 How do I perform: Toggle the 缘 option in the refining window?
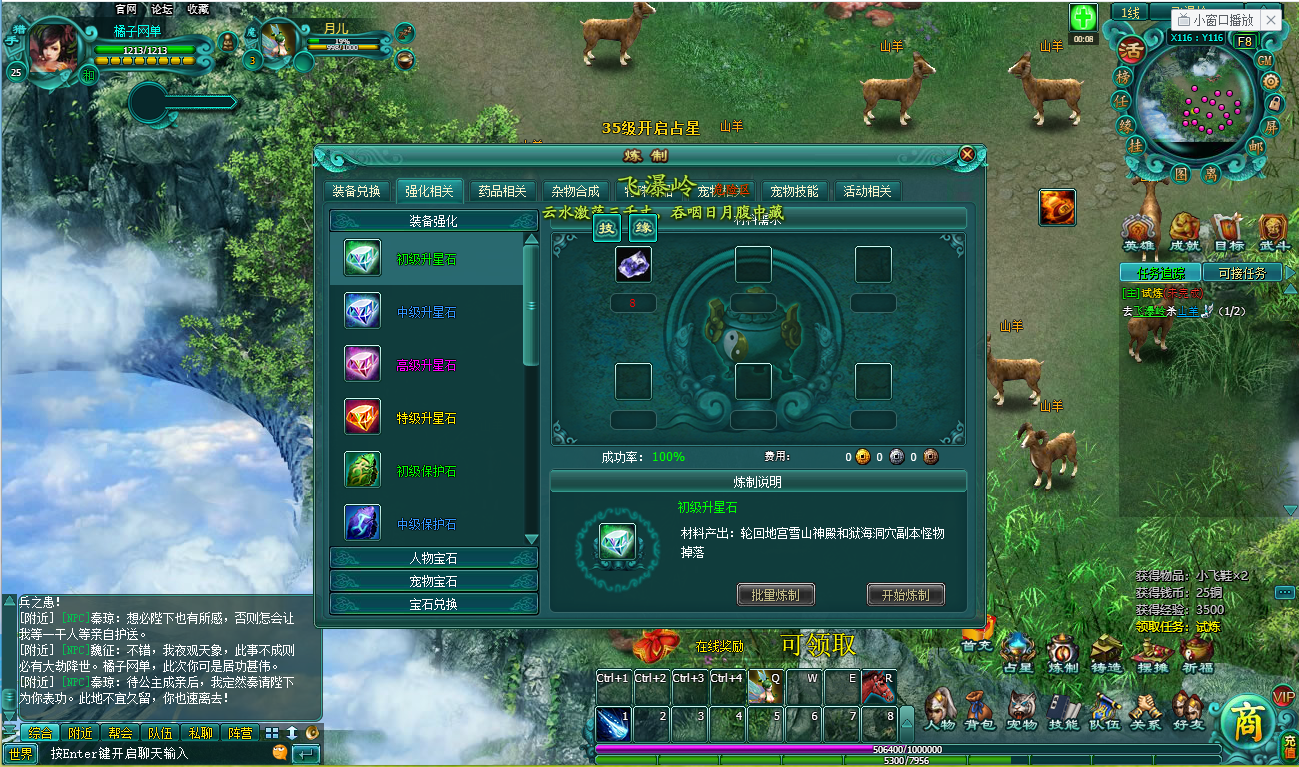(x=644, y=226)
